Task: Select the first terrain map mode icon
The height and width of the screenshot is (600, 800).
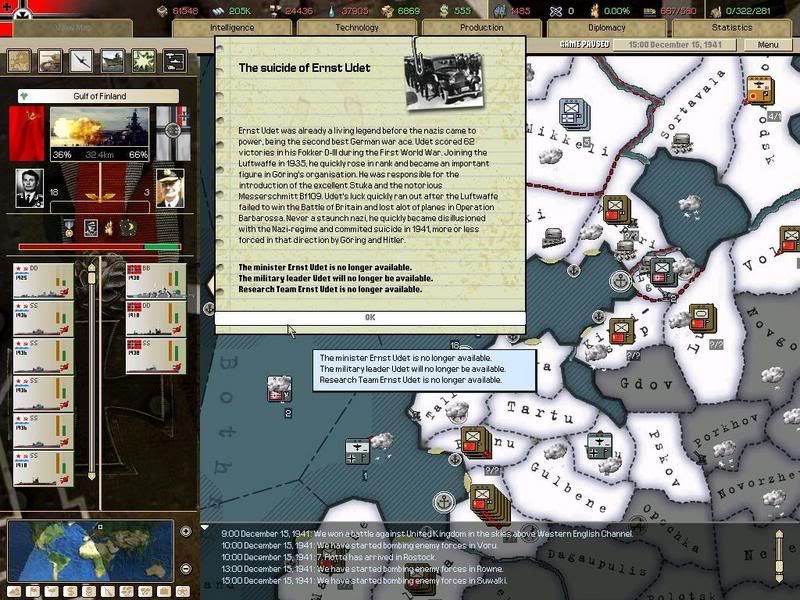Action: click(20, 61)
